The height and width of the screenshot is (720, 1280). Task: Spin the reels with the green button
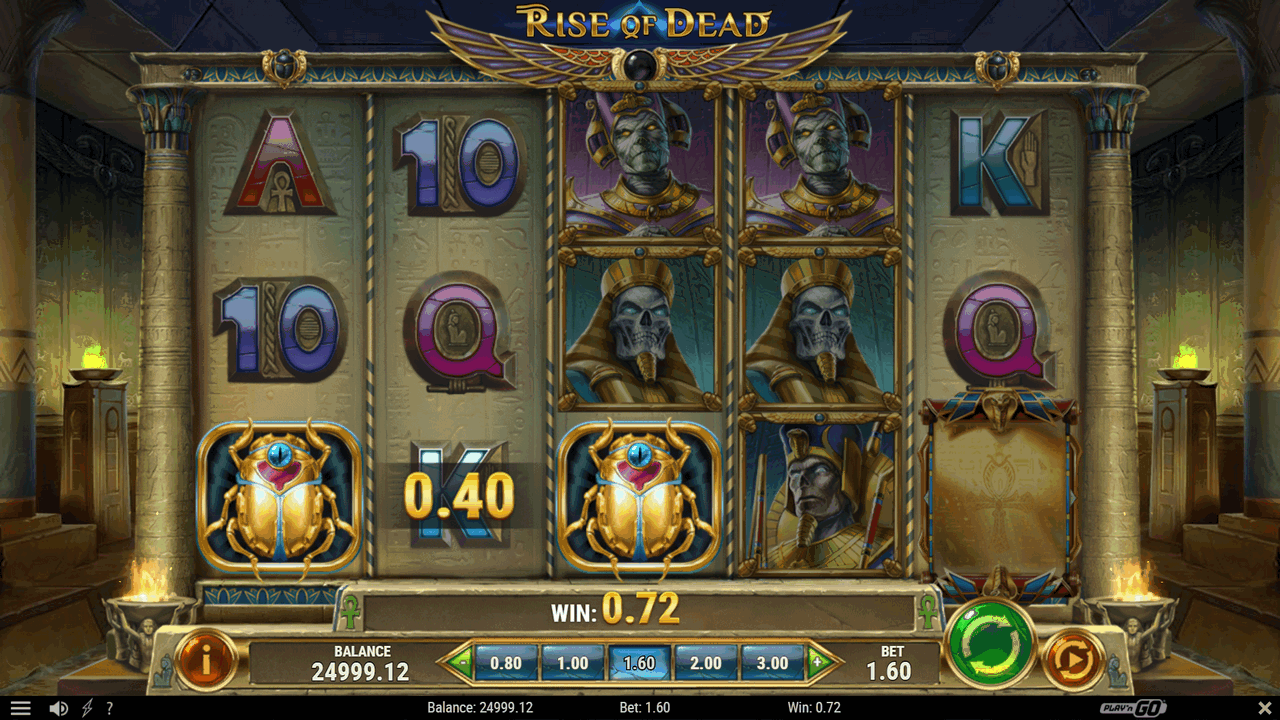tap(990, 644)
